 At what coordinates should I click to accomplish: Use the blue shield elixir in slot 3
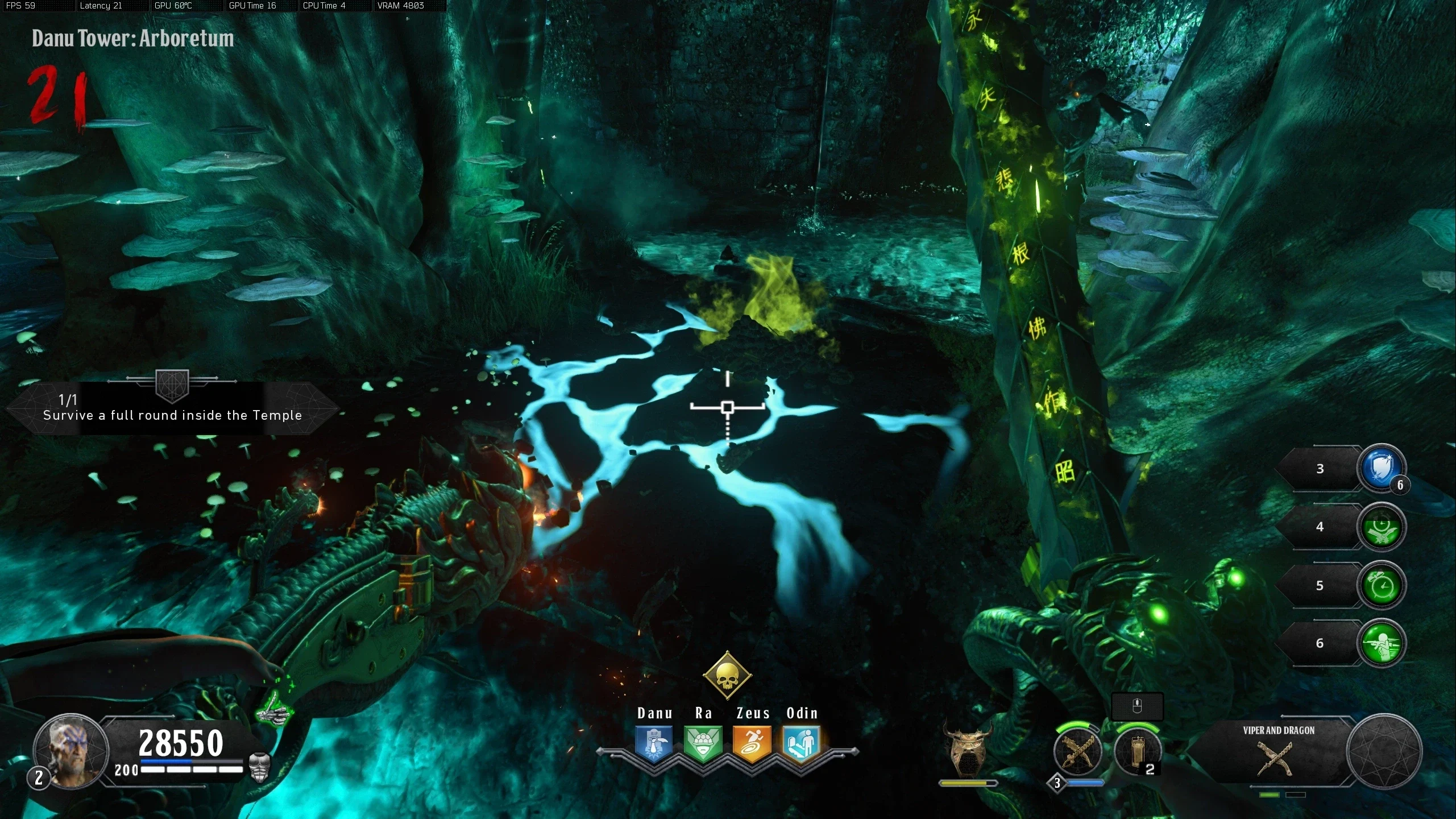pyautogui.click(x=1381, y=469)
